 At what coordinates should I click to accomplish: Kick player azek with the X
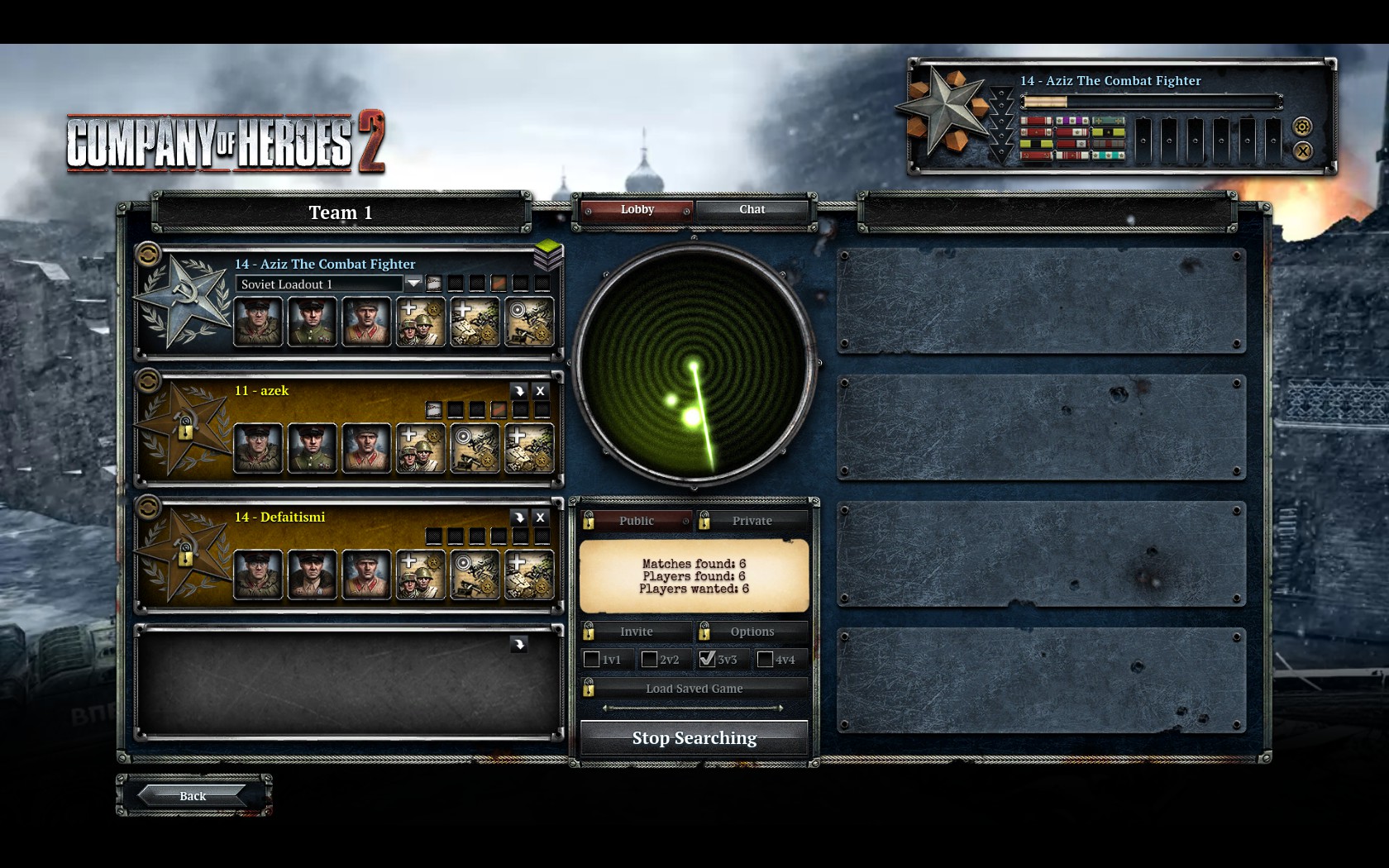click(540, 391)
